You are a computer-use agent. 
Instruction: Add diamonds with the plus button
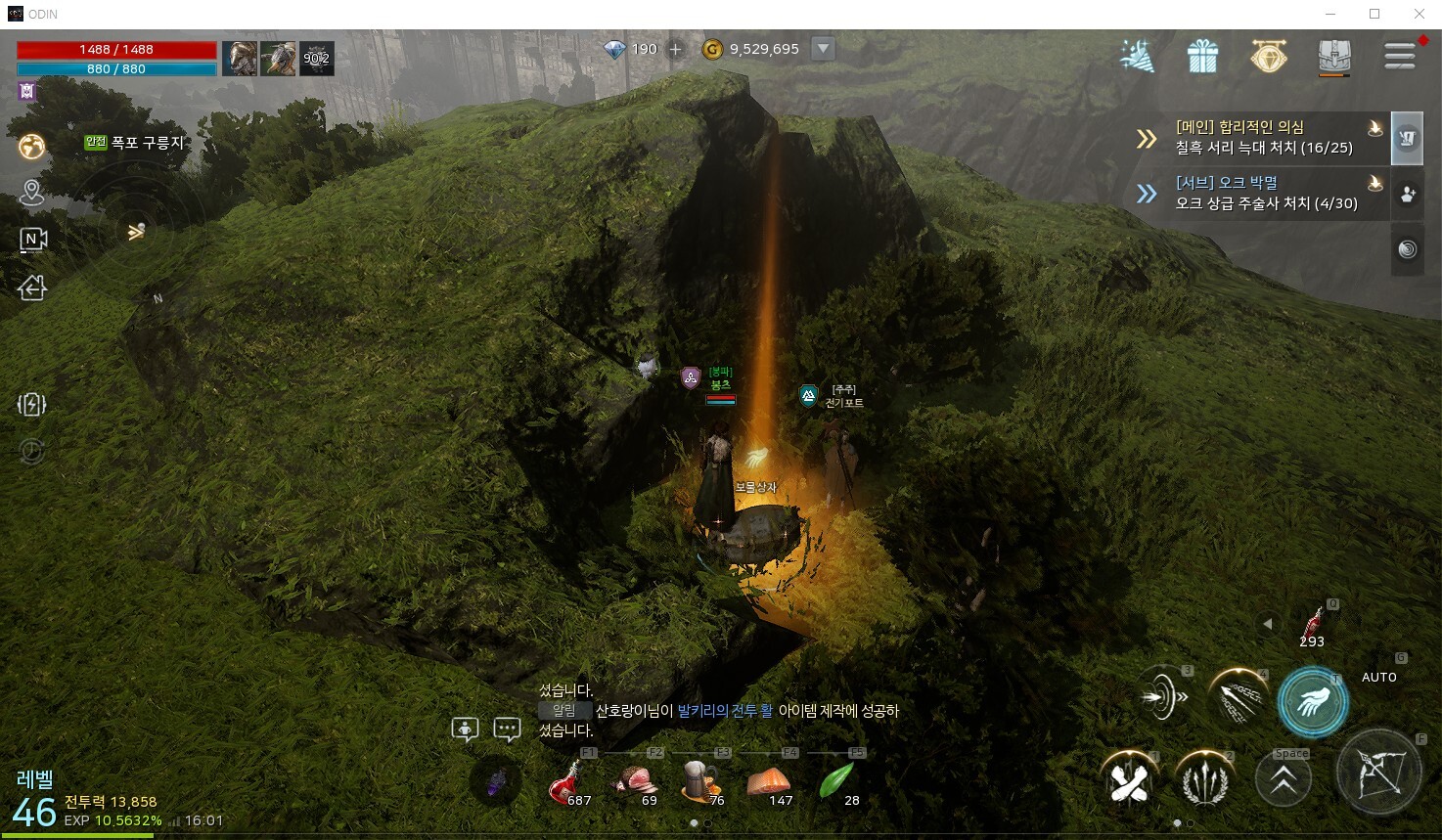[x=675, y=49]
